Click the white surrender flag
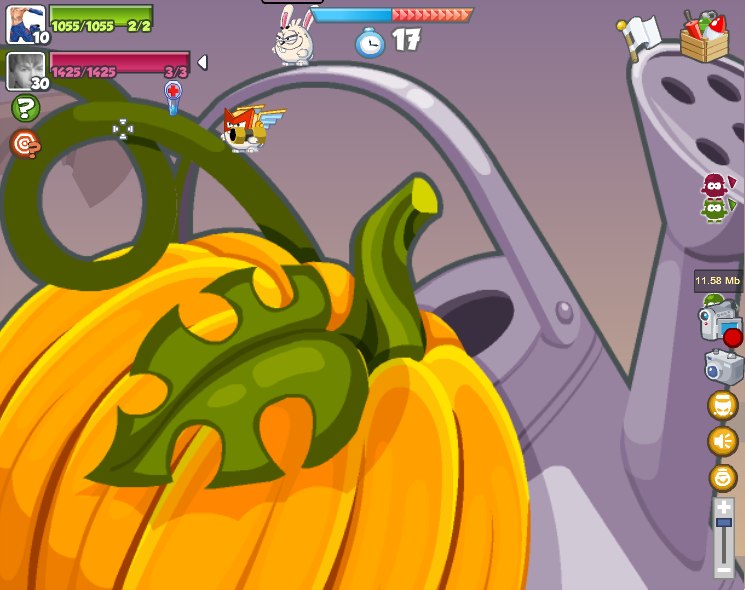Image resolution: width=745 pixels, height=590 pixels. [636, 35]
